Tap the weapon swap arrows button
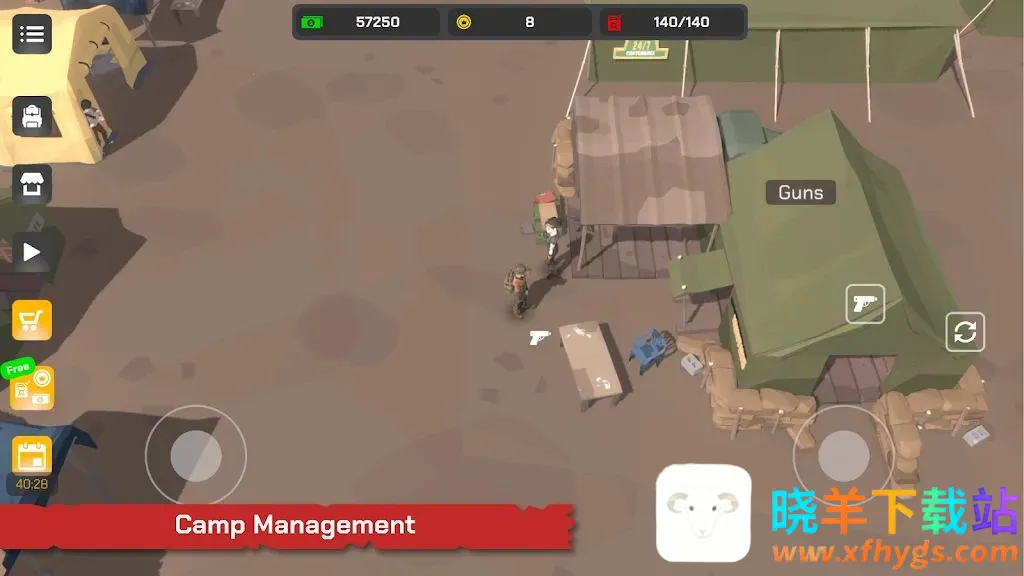The height and width of the screenshot is (576, 1024). (965, 332)
